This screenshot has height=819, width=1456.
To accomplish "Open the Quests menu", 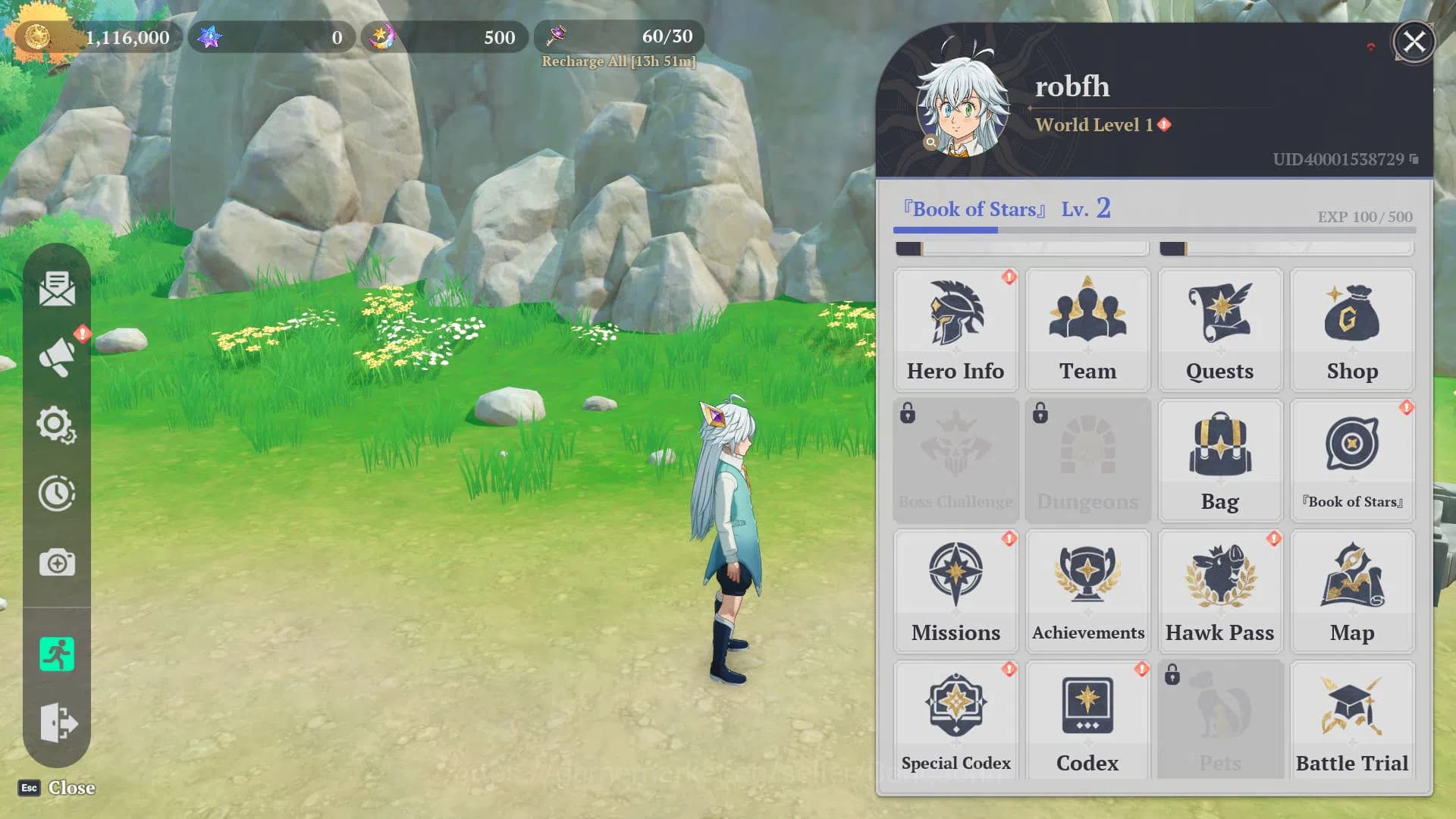I will coord(1219,330).
